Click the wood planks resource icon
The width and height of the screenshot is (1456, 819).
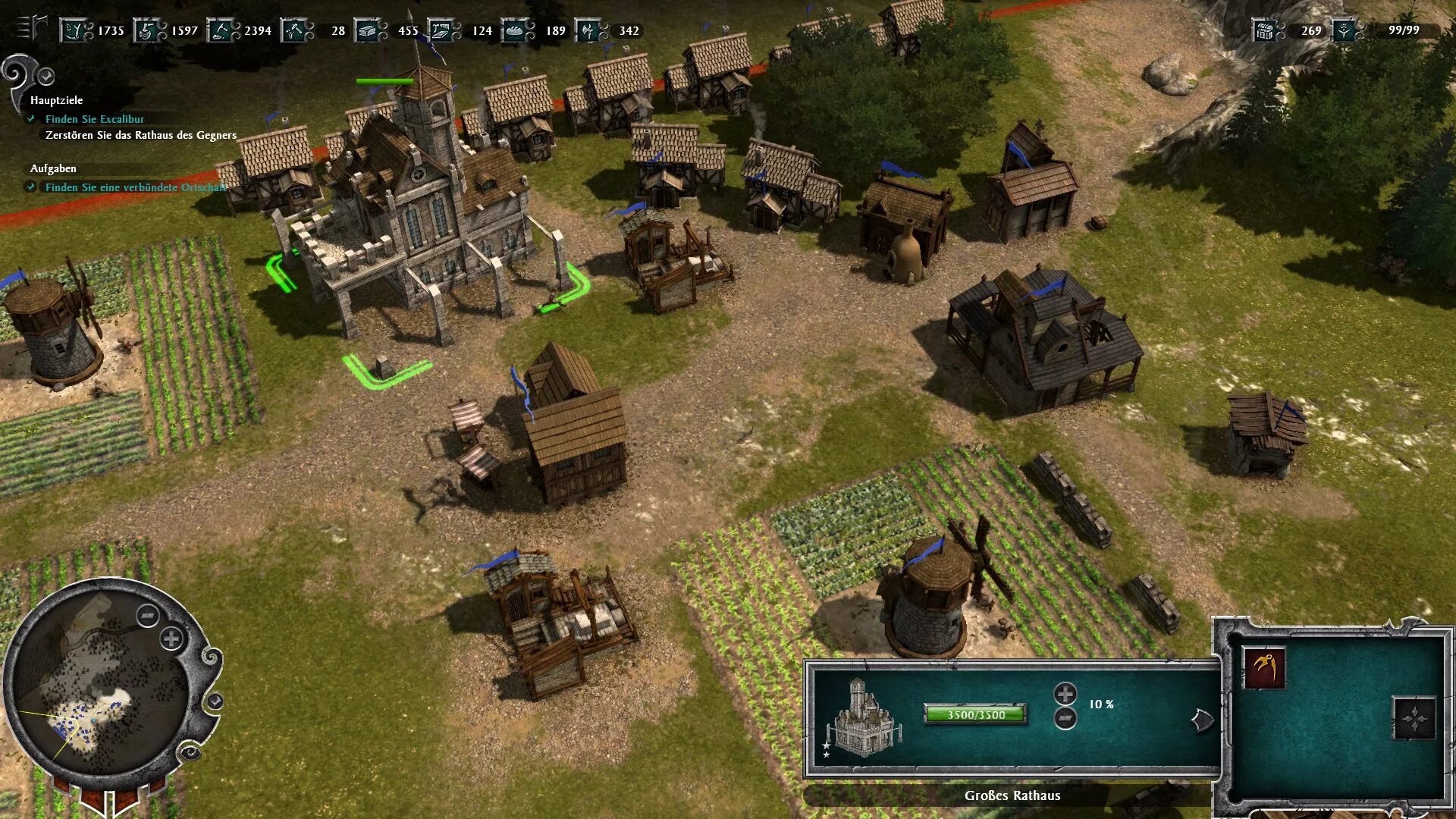pyautogui.click(x=443, y=30)
